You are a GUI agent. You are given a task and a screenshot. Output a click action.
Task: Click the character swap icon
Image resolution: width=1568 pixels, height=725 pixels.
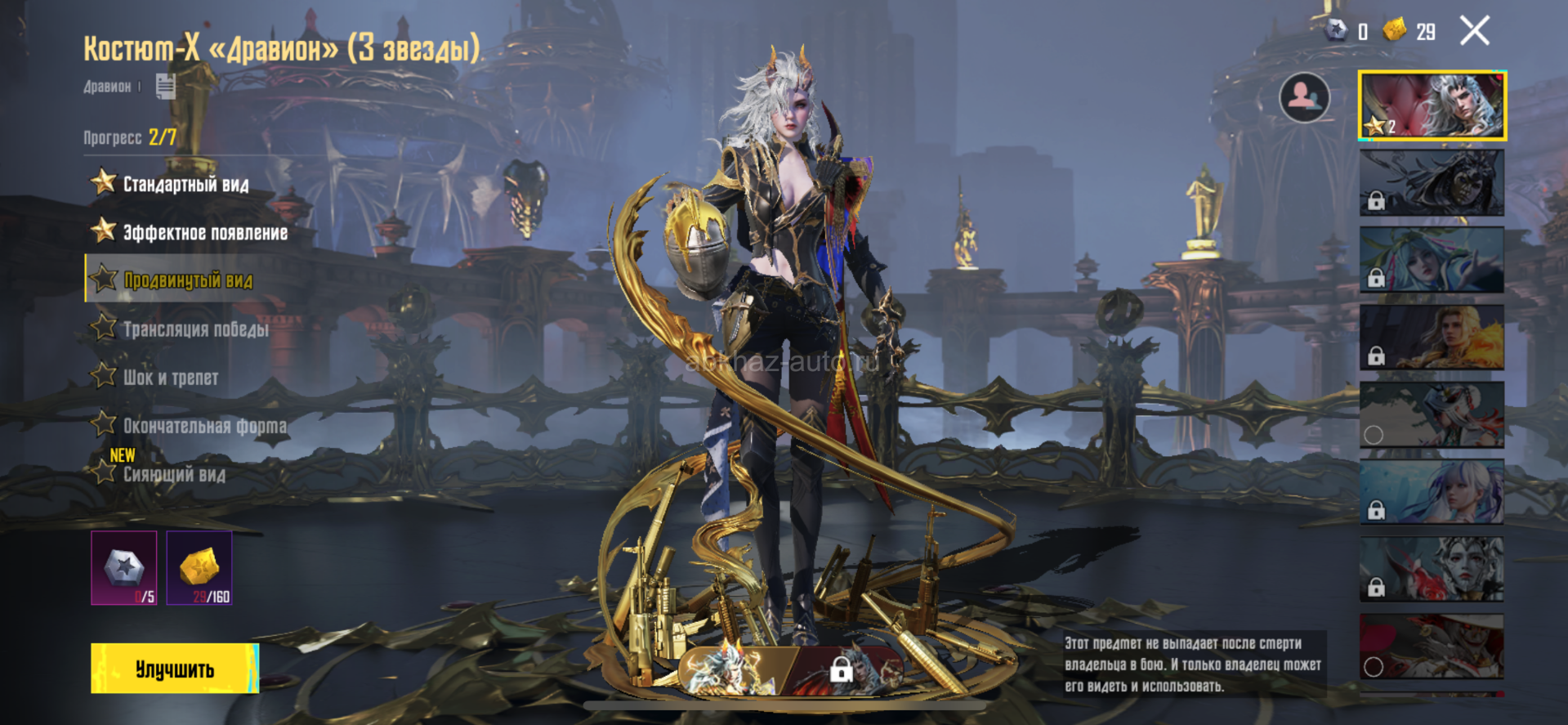(x=1303, y=98)
